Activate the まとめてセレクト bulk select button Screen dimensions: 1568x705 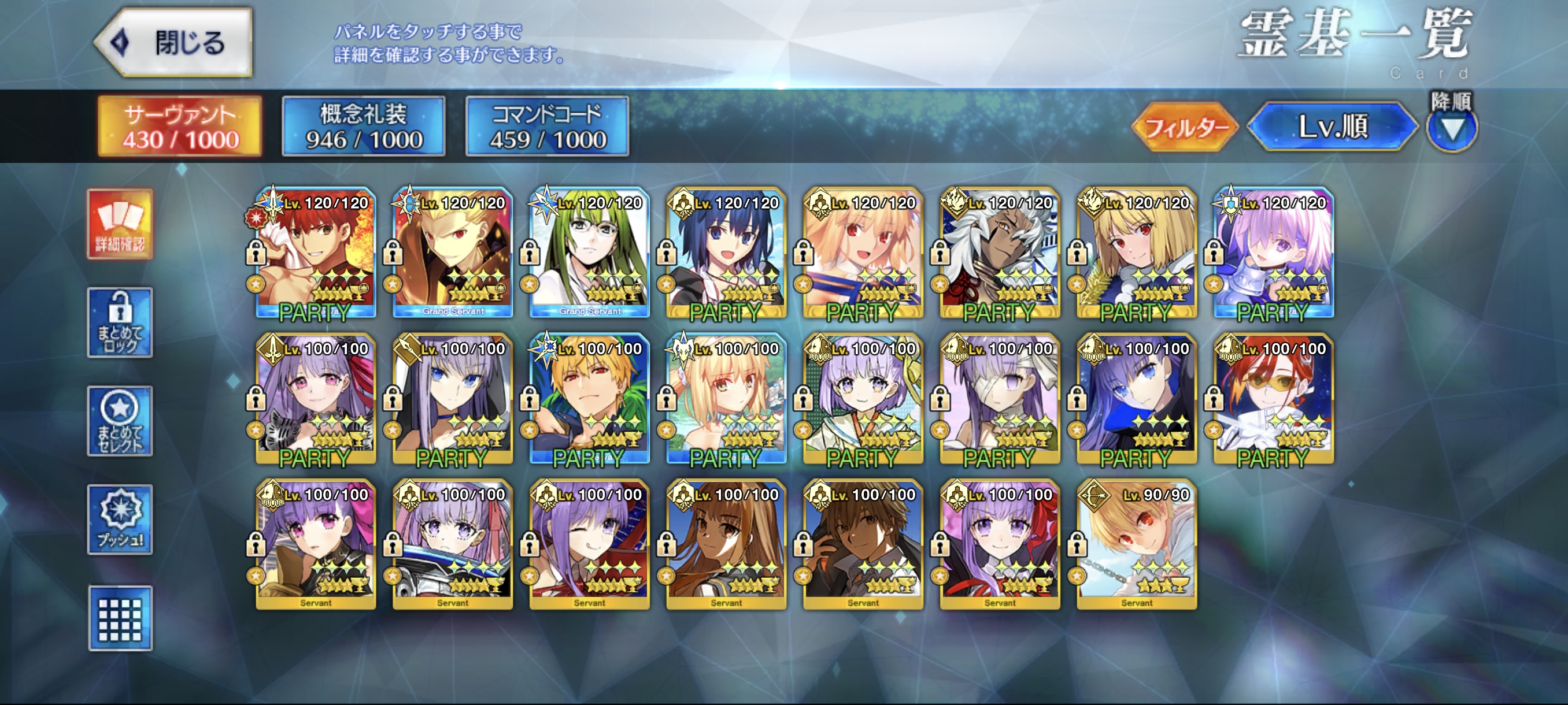120,421
